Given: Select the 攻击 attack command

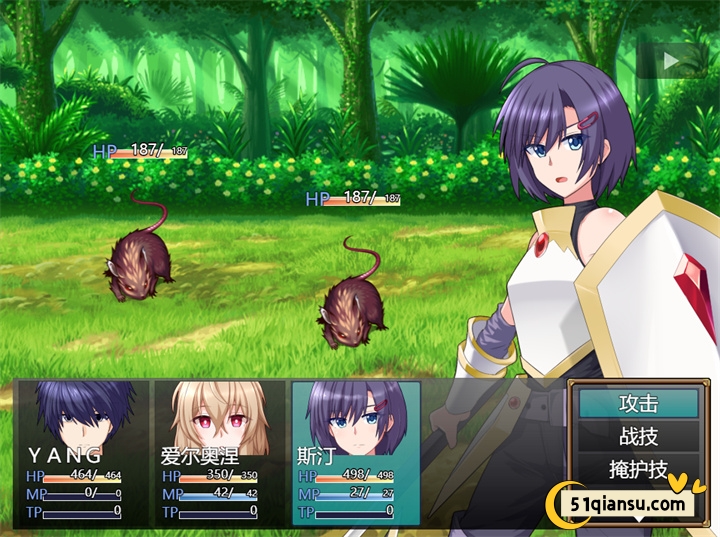Looking at the screenshot, I should point(639,404).
